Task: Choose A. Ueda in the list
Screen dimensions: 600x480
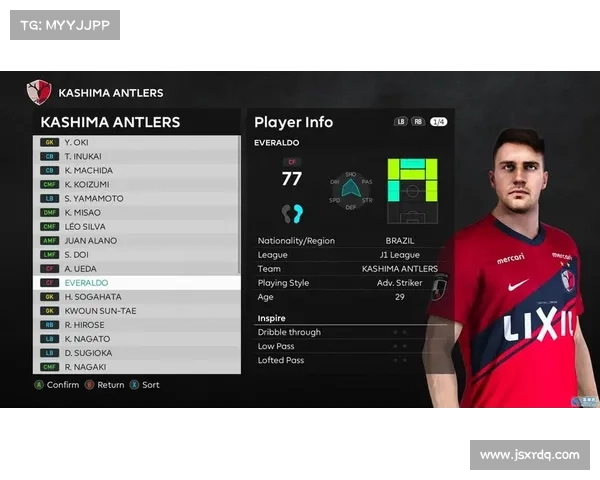Action: click(x=135, y=269)
